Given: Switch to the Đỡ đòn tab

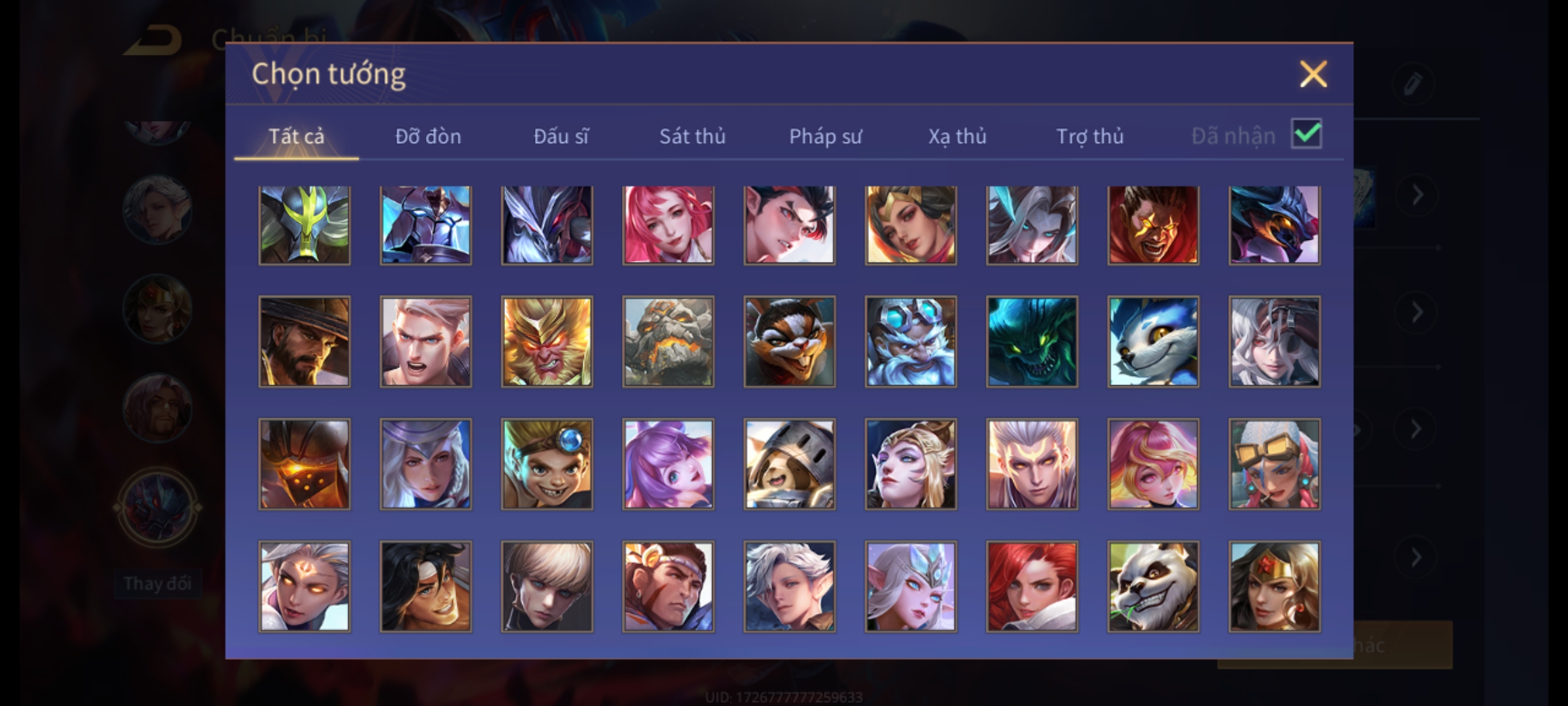Looking at the screenshot, I should pyautogui.click(x=428, y=137).
